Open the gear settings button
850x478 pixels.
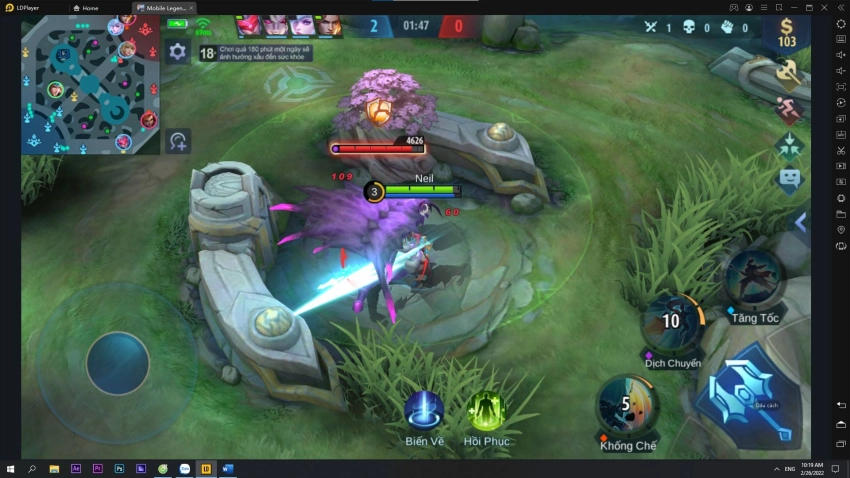[177, 52]
